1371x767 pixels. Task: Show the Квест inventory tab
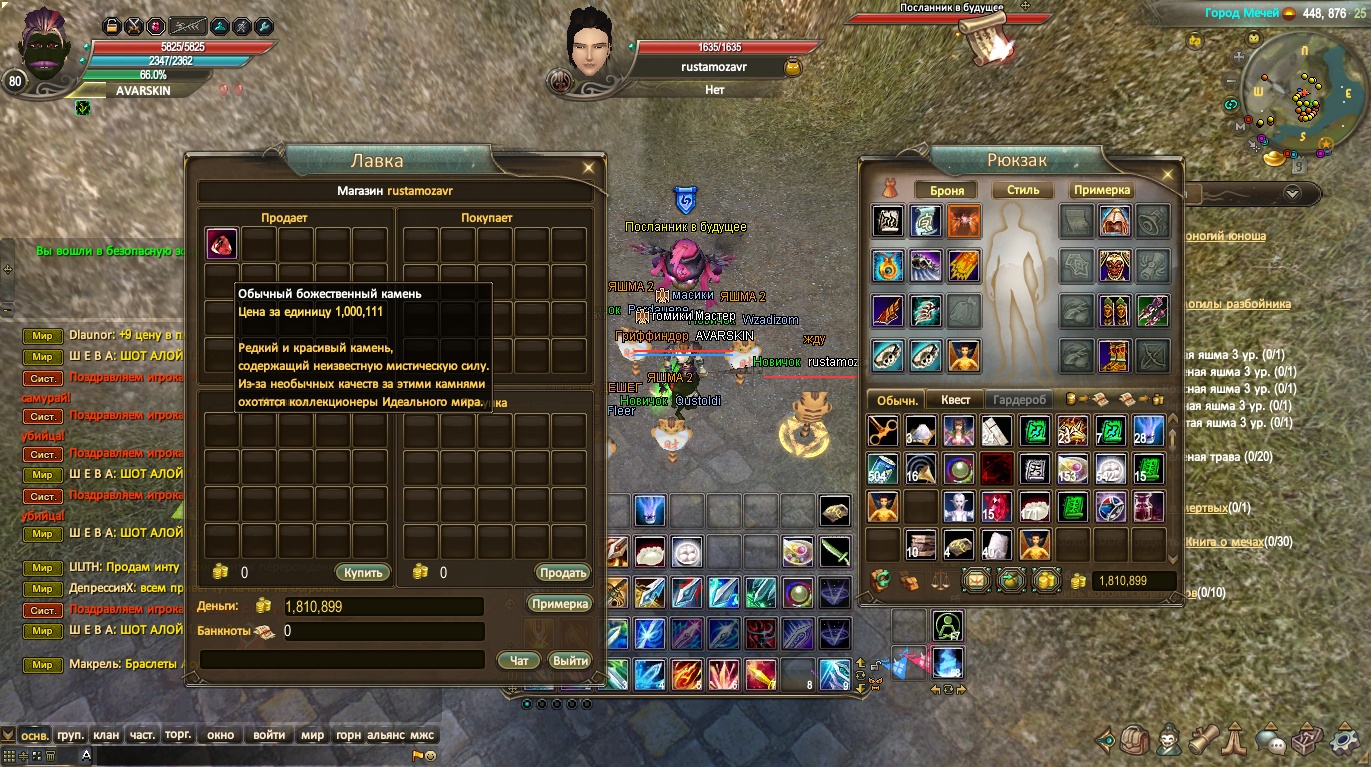pos(955,400)
